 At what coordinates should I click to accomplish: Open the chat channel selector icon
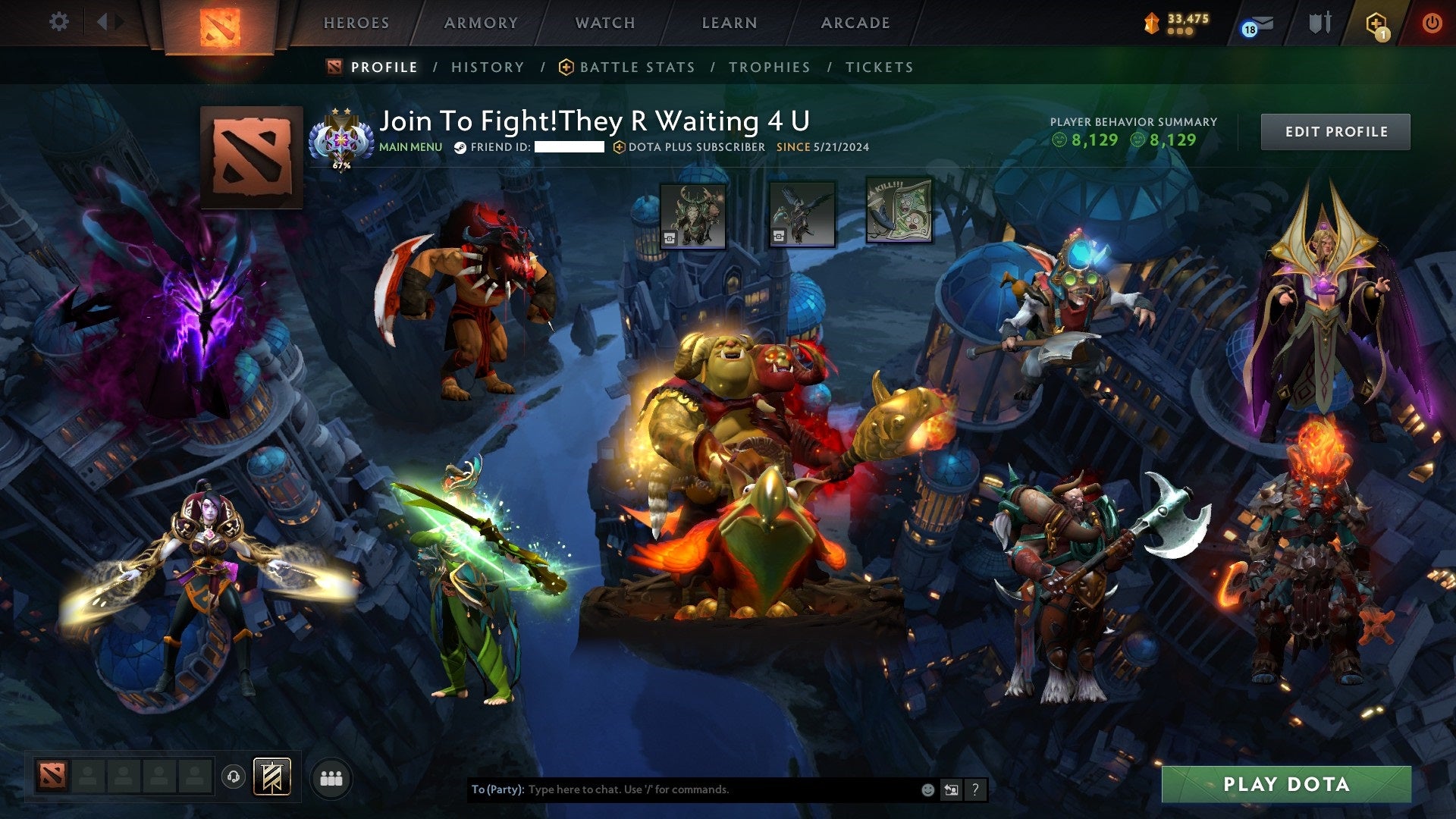[x=952, y=789]
